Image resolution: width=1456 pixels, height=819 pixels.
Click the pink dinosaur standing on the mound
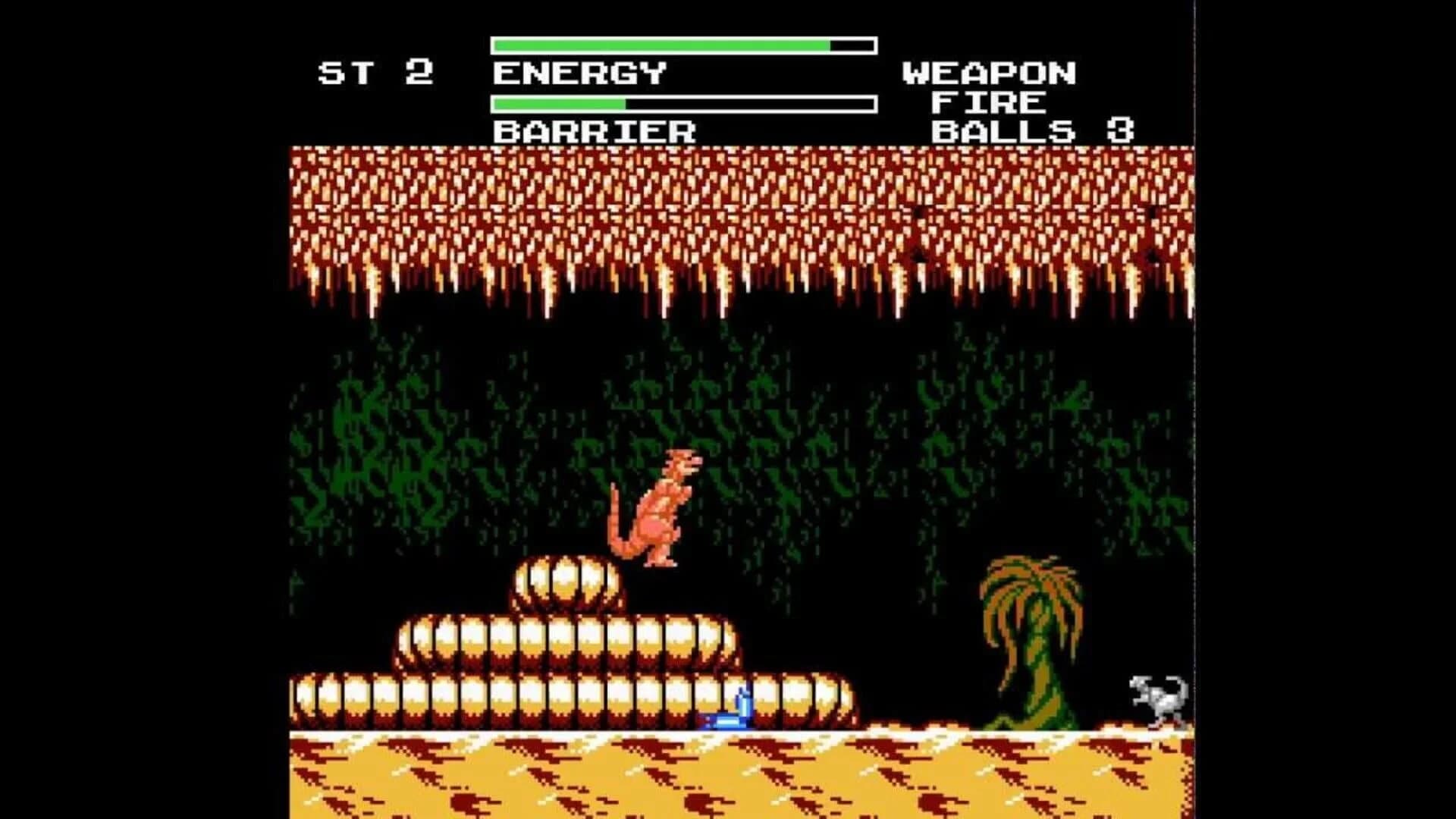(x=656, y=508)
